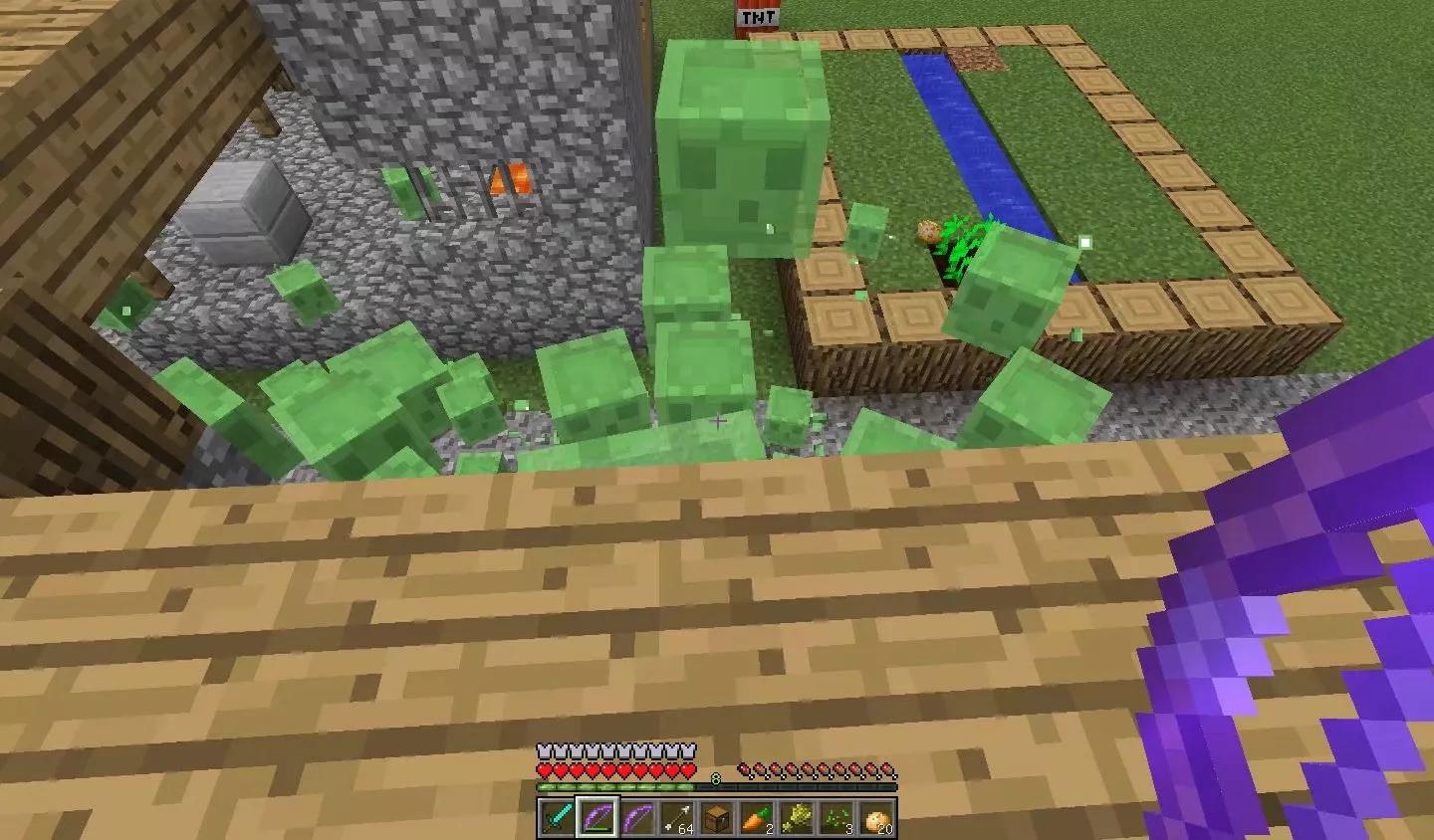Select the diamond sword hotbar slot
This screenshot has width=1434, height=840.
coord(557,818)
